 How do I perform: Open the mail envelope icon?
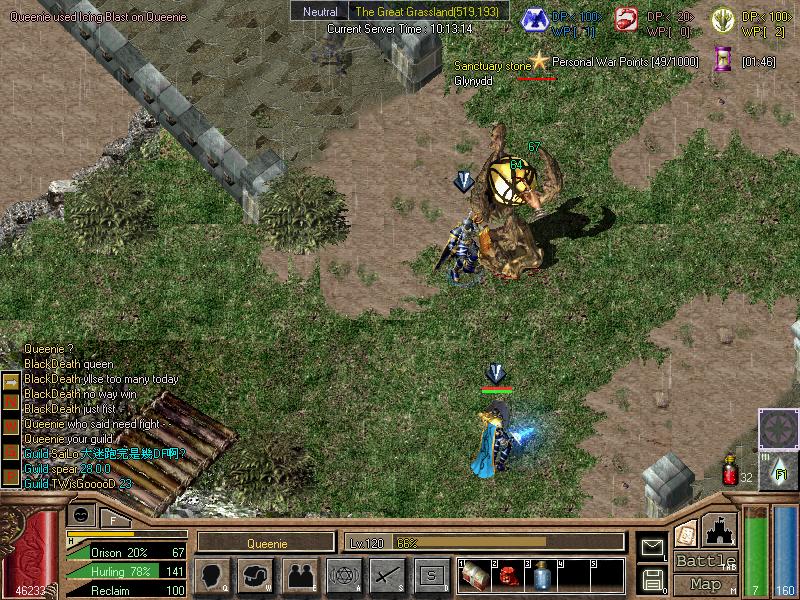pyautogui.click(x=652, y=546)
